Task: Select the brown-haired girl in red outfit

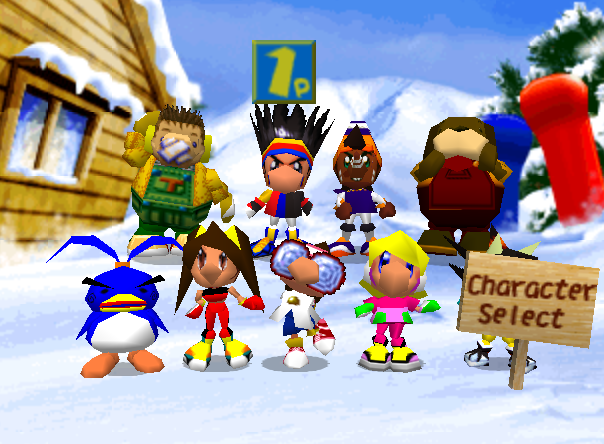Action: tap(213, 295)
